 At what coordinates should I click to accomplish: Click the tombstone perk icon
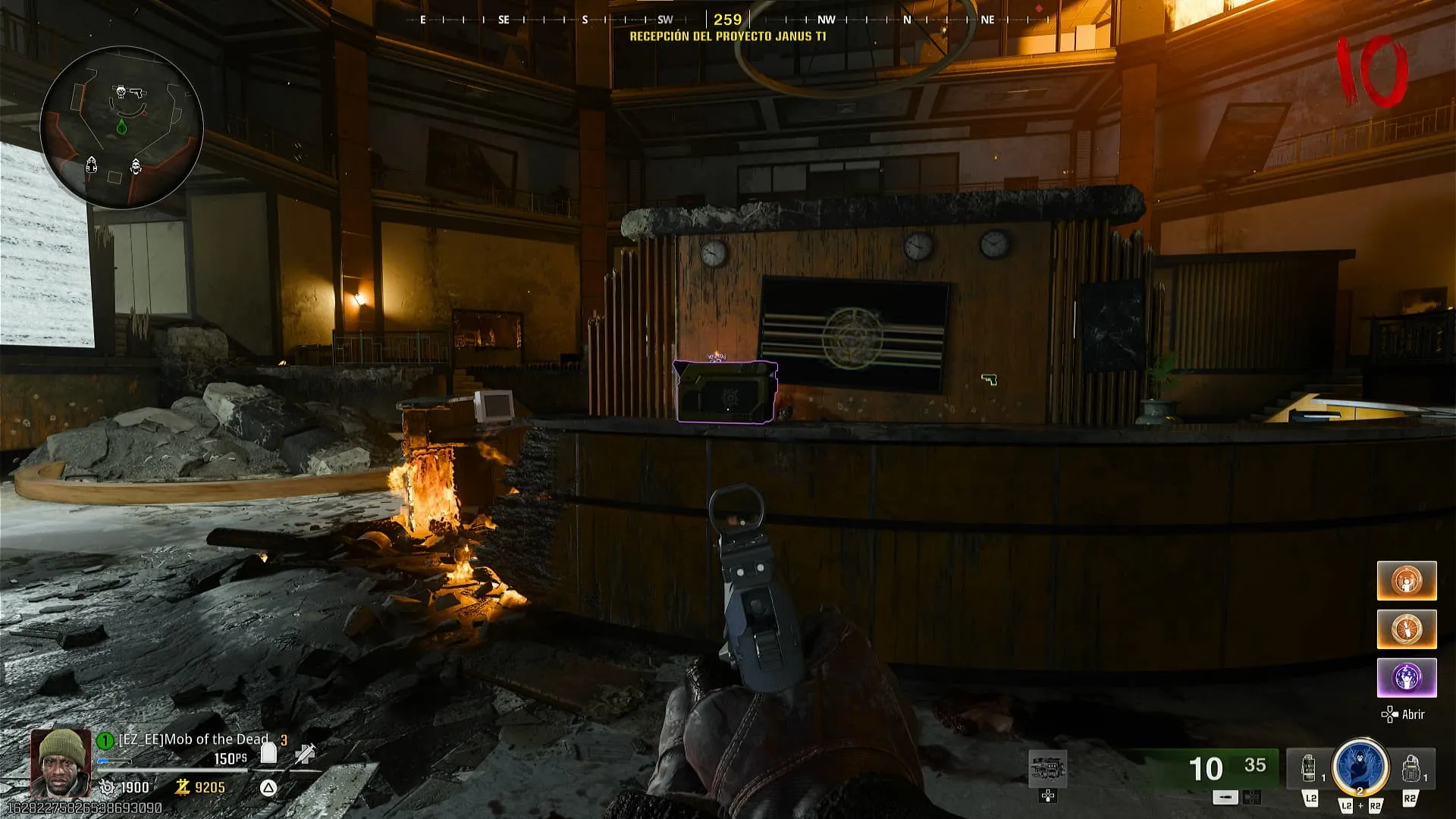pos(268,752)
